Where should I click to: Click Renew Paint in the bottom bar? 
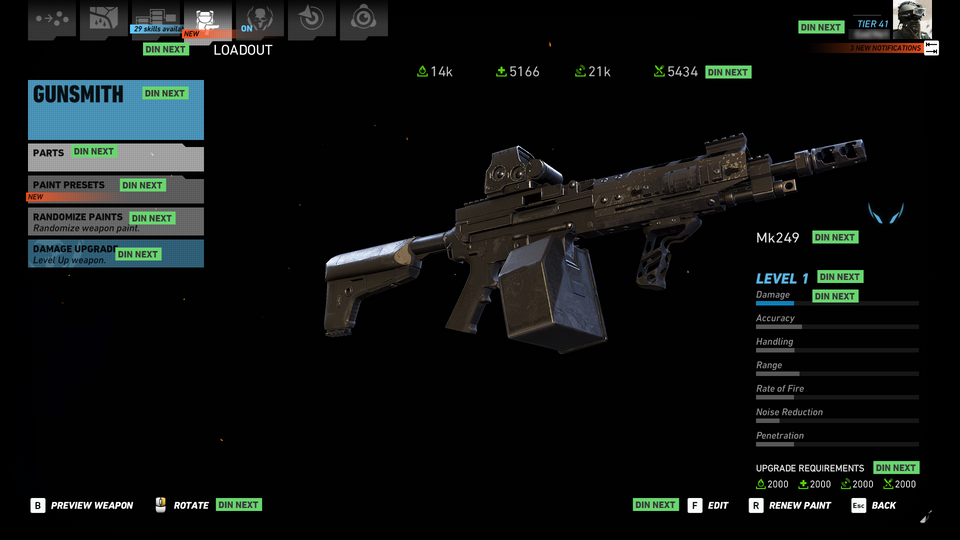coord(790,506)
